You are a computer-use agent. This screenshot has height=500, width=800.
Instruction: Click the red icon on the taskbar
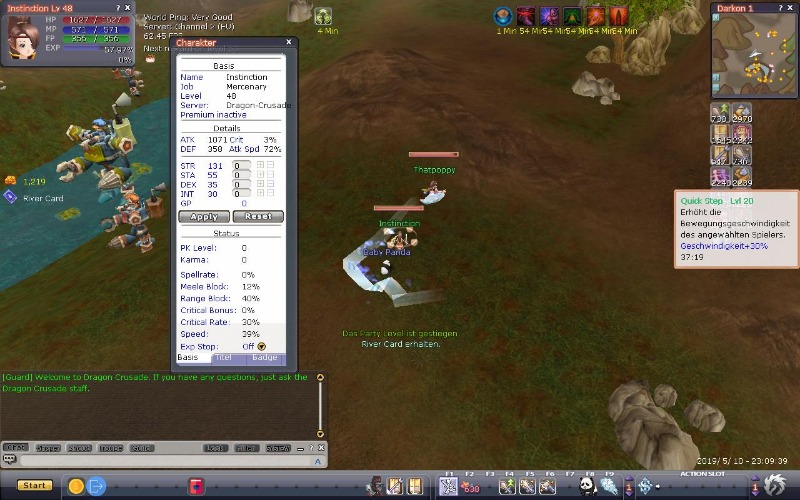[x=197, y=486]
